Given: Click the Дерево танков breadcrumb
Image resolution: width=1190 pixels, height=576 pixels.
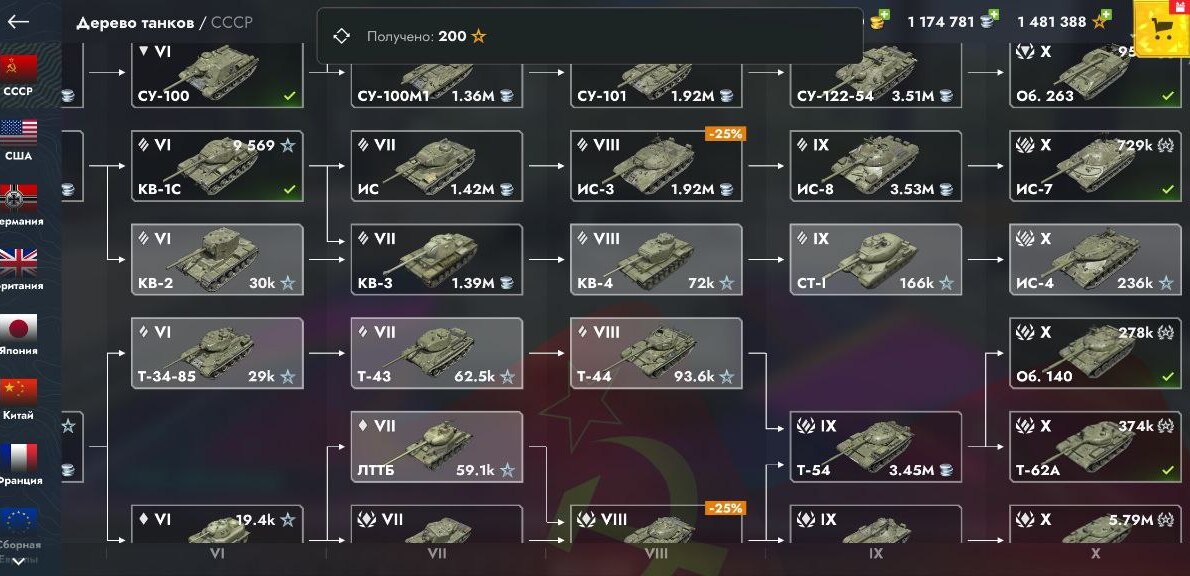Looking at the screenshot, I should (137, 22).
